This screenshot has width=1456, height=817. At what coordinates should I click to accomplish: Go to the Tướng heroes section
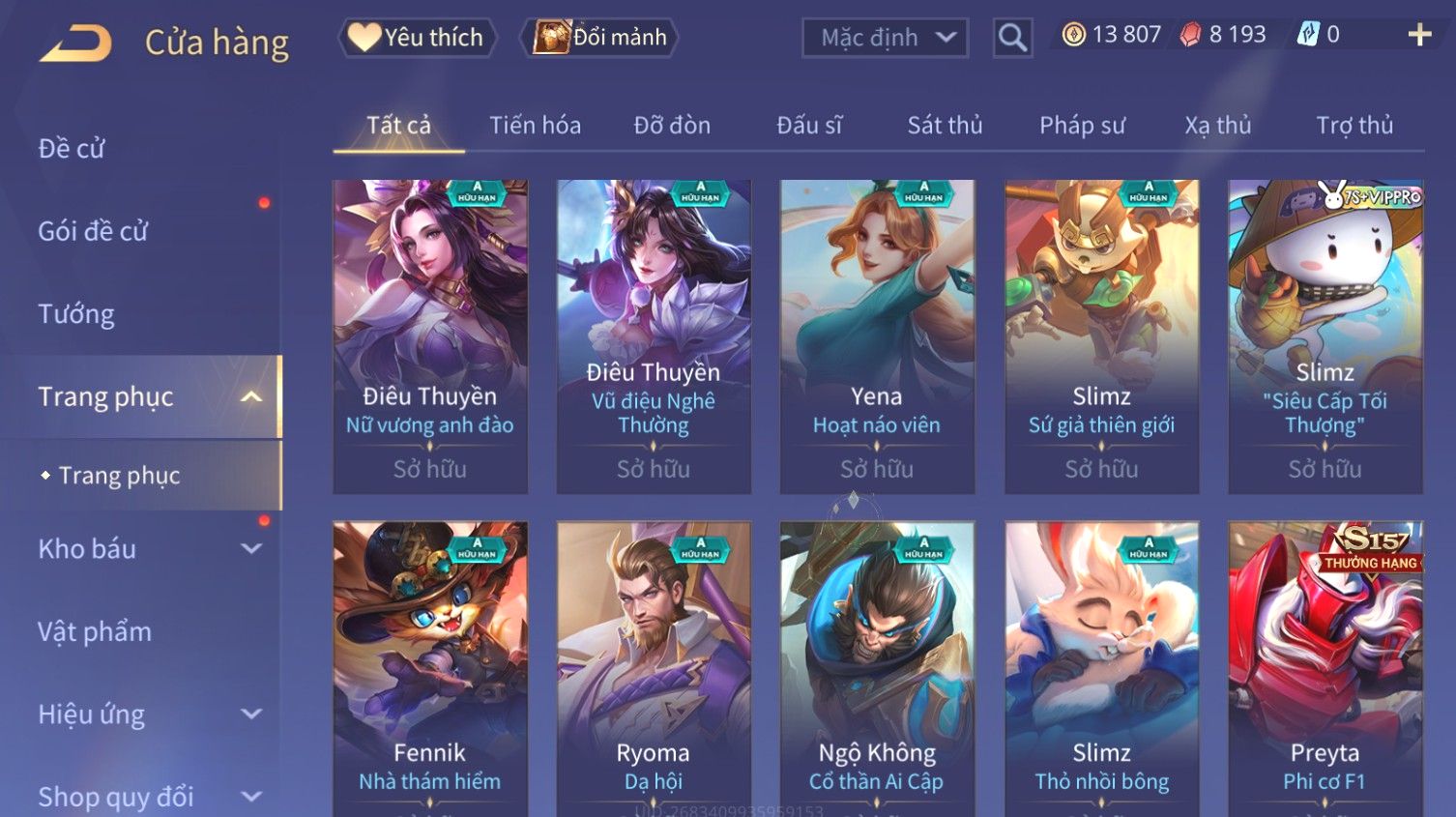(76, 314)
